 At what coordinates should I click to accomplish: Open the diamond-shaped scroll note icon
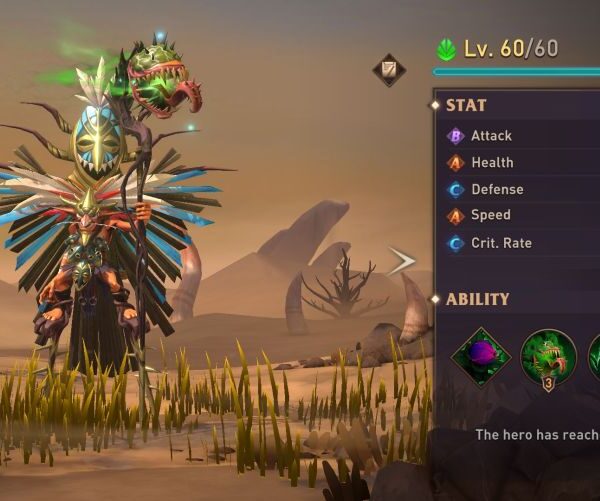[389, 70]
